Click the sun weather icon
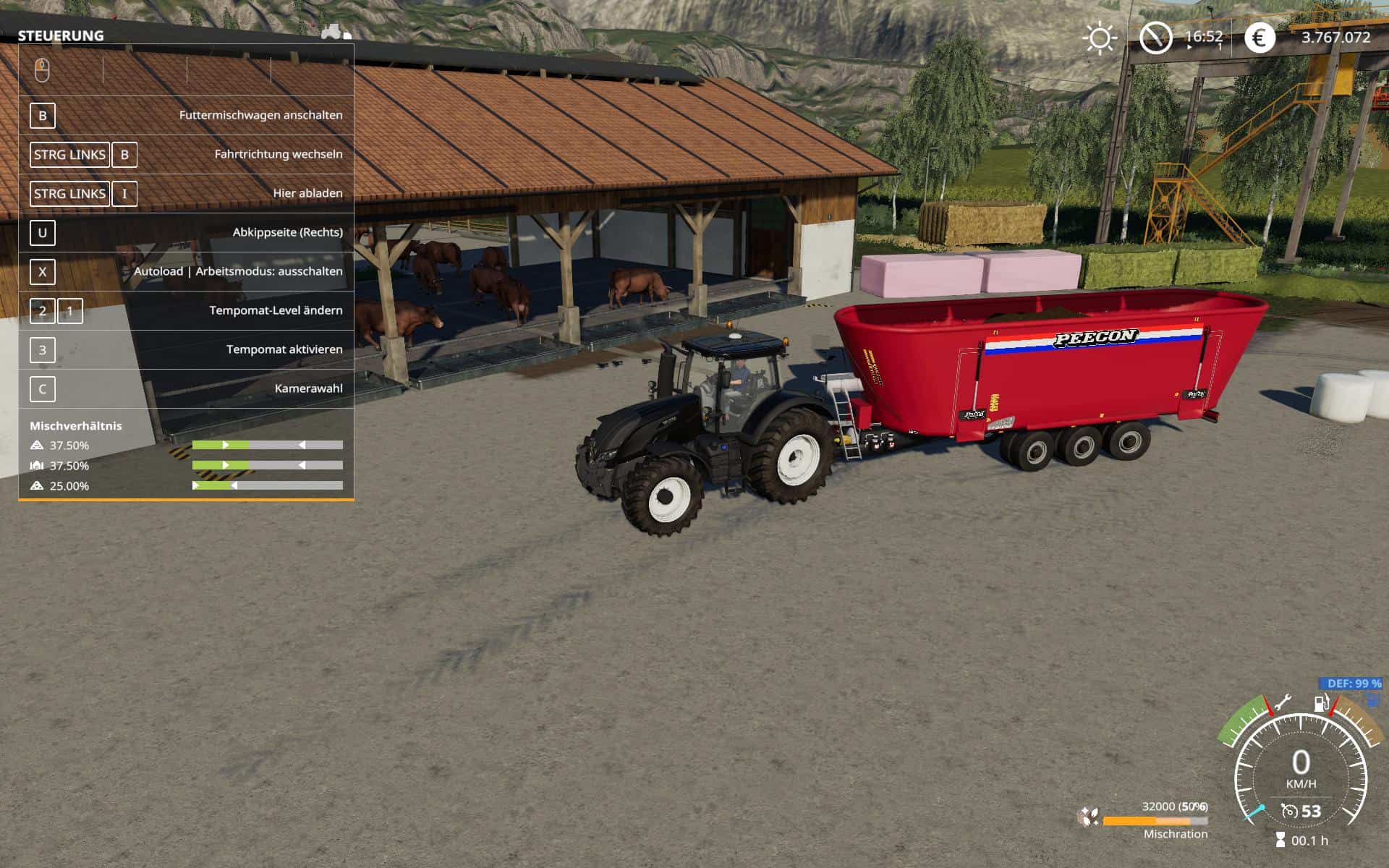This screenshot has height=868, width=1389. (1100, 38)
